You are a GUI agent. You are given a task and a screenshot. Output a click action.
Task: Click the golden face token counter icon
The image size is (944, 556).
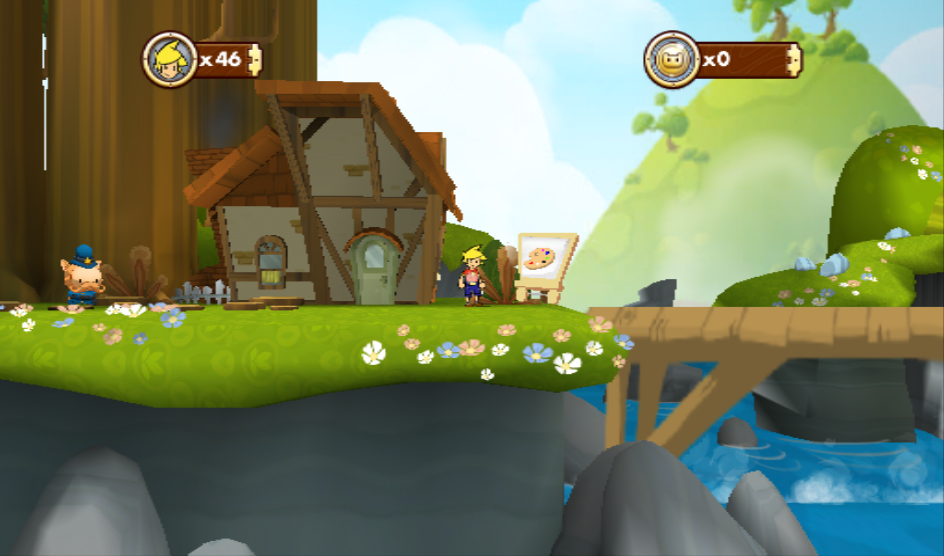670,59
